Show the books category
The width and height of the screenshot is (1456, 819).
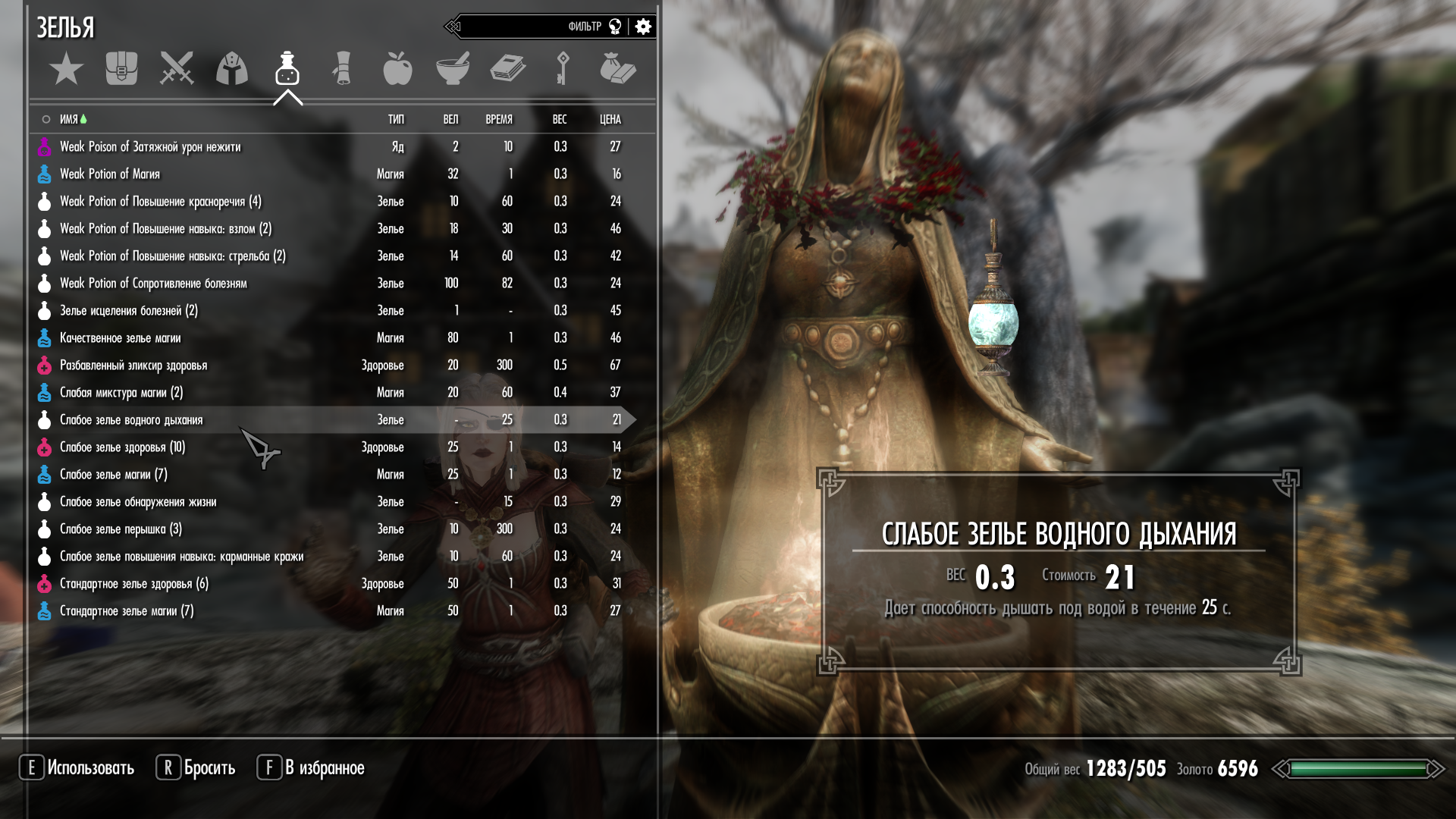[x=507, y=69]
